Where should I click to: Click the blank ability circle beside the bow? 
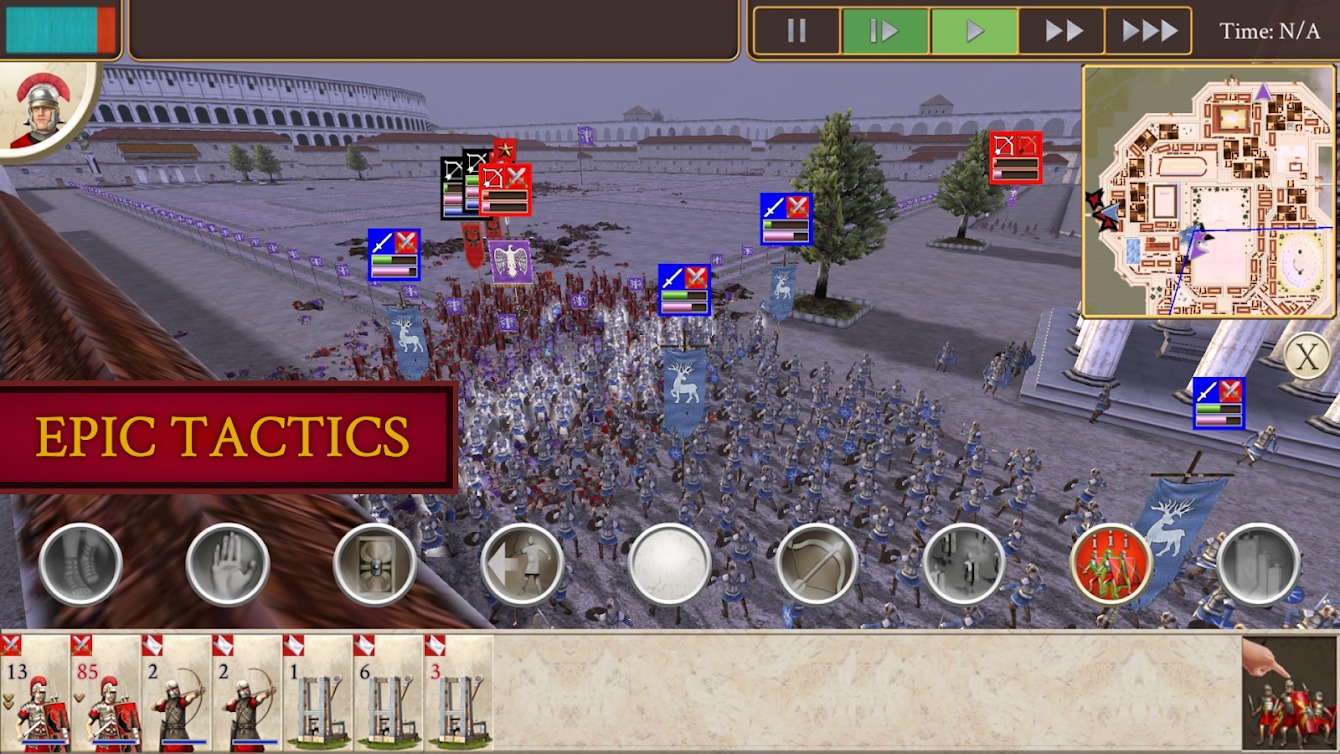665,563
